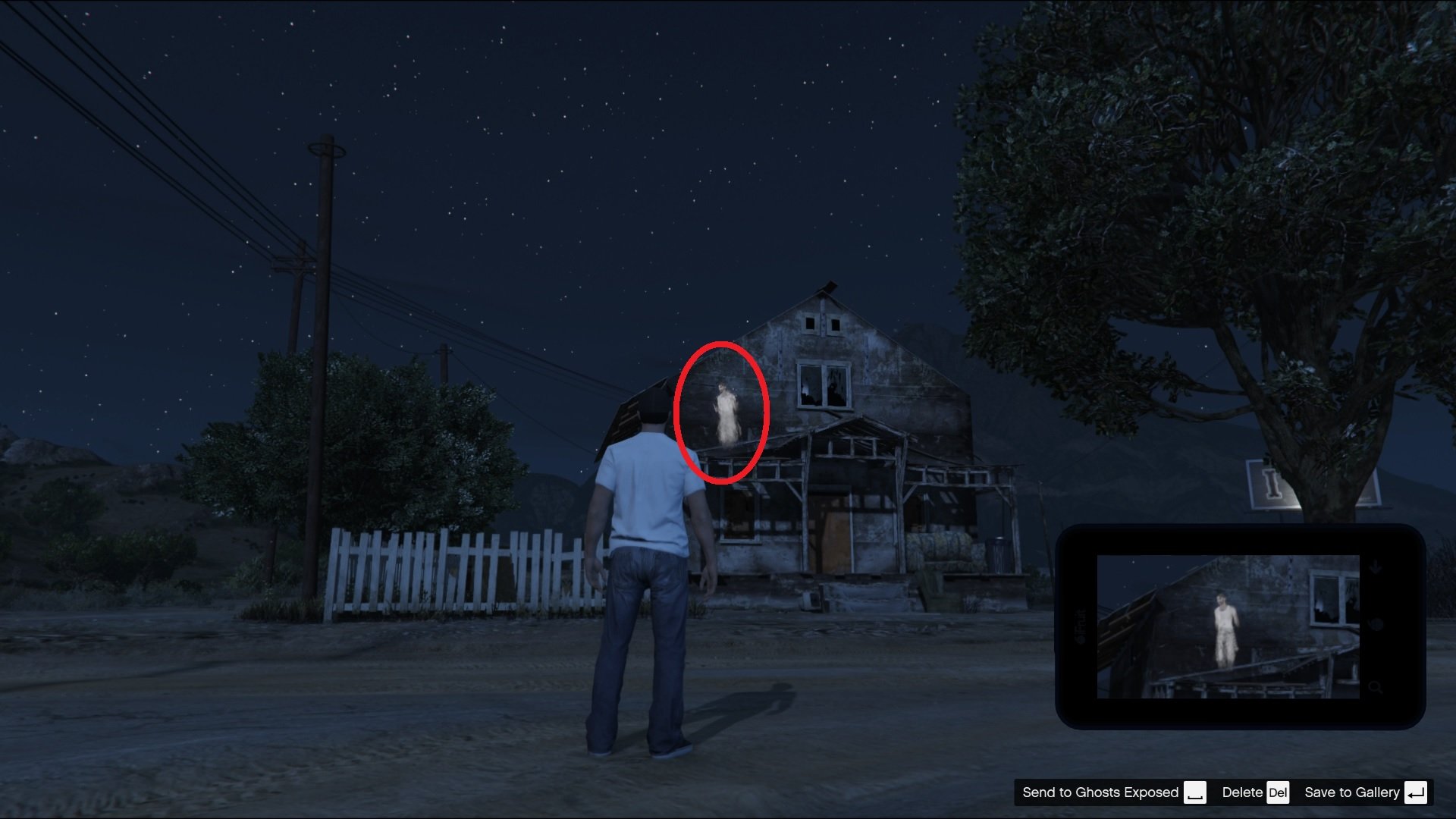Click the magnifier zoom icon on the Snapmatic phone
The width and height of the screenshot is (1456, 819).
point(1376,688)
